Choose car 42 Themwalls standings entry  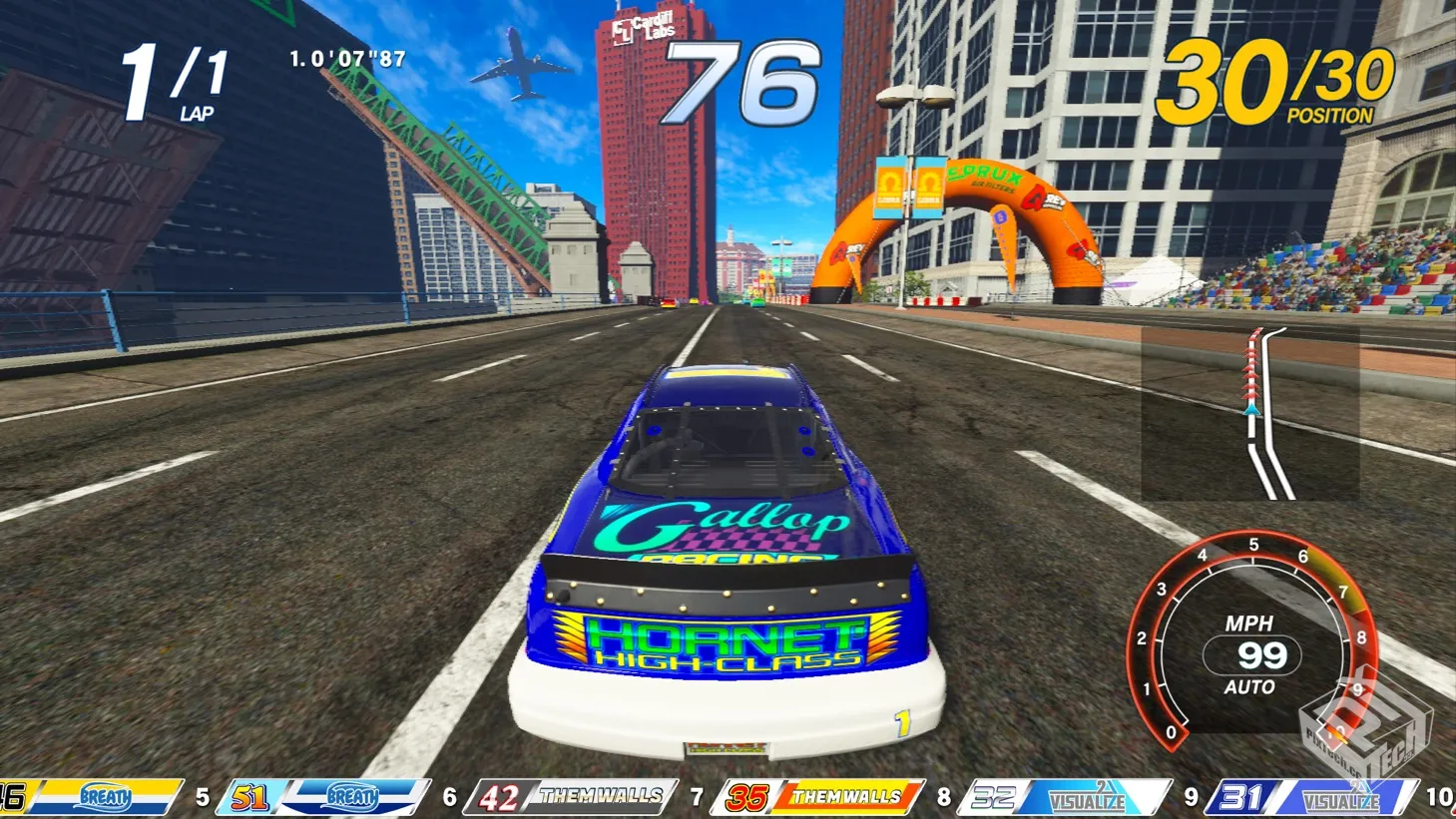tap(572, 797)
